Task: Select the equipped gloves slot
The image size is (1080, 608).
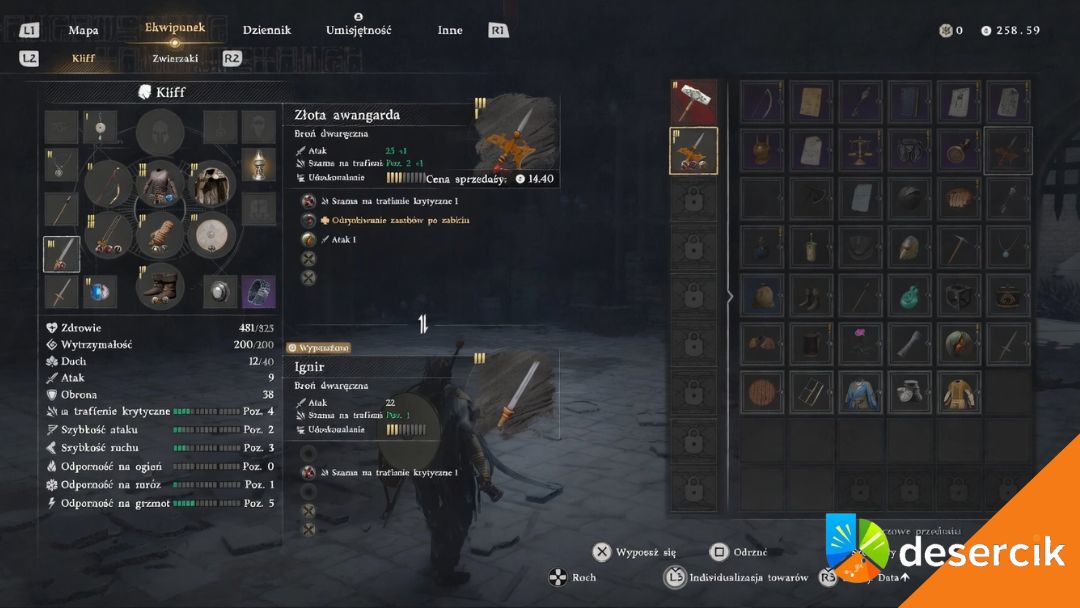Action: [160, 236]
